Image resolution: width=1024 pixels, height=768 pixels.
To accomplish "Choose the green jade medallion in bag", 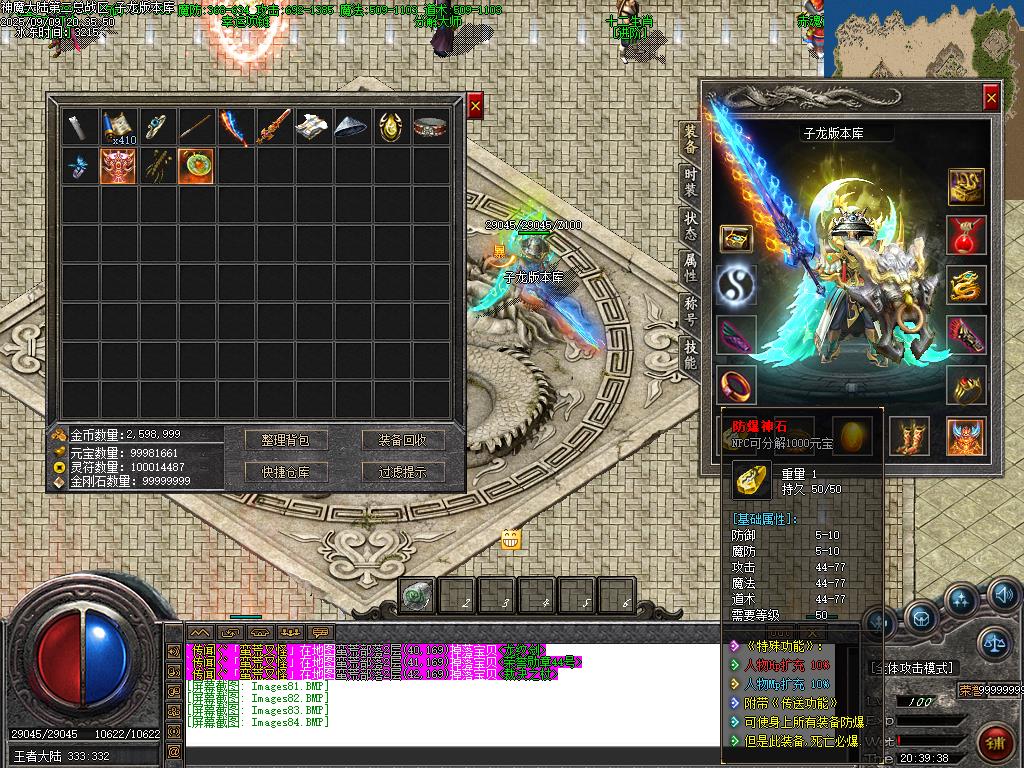I will (x=196, y=165).
